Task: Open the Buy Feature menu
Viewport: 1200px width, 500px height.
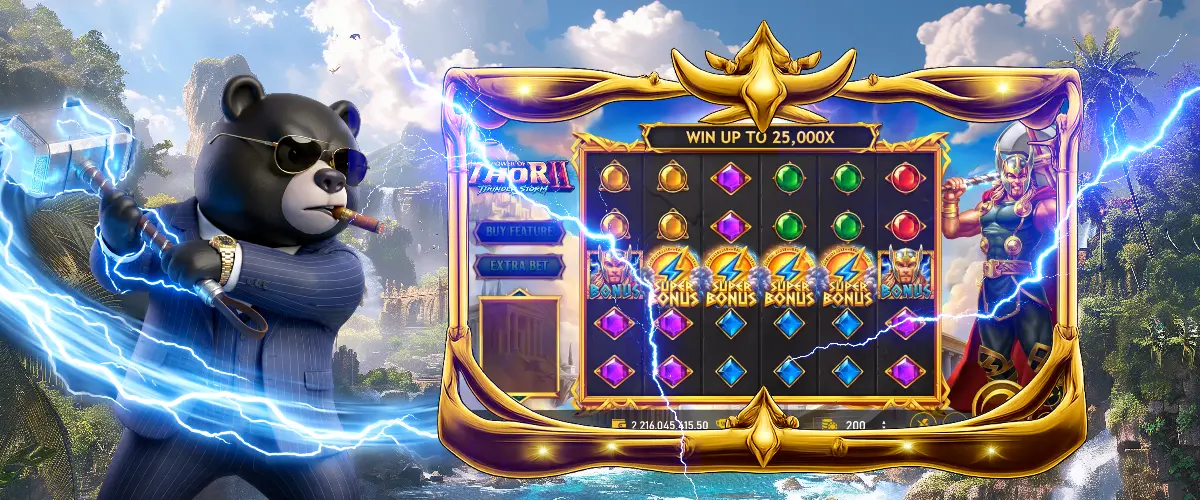Action: (x=519, y=231)
